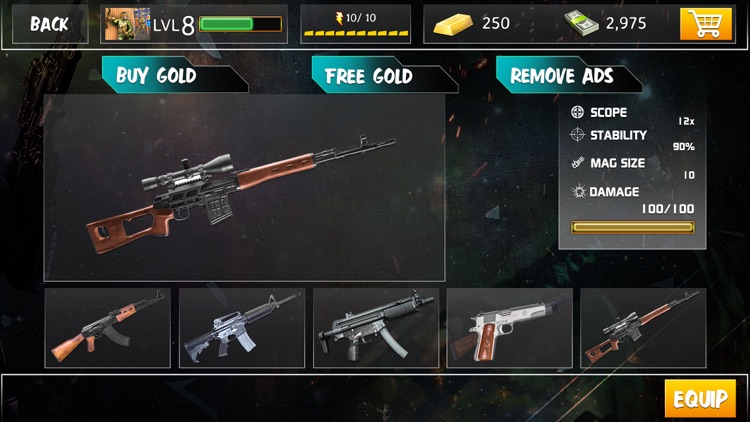
Task: Select the silver pistol thumbnail
Action: click(509, 328)
